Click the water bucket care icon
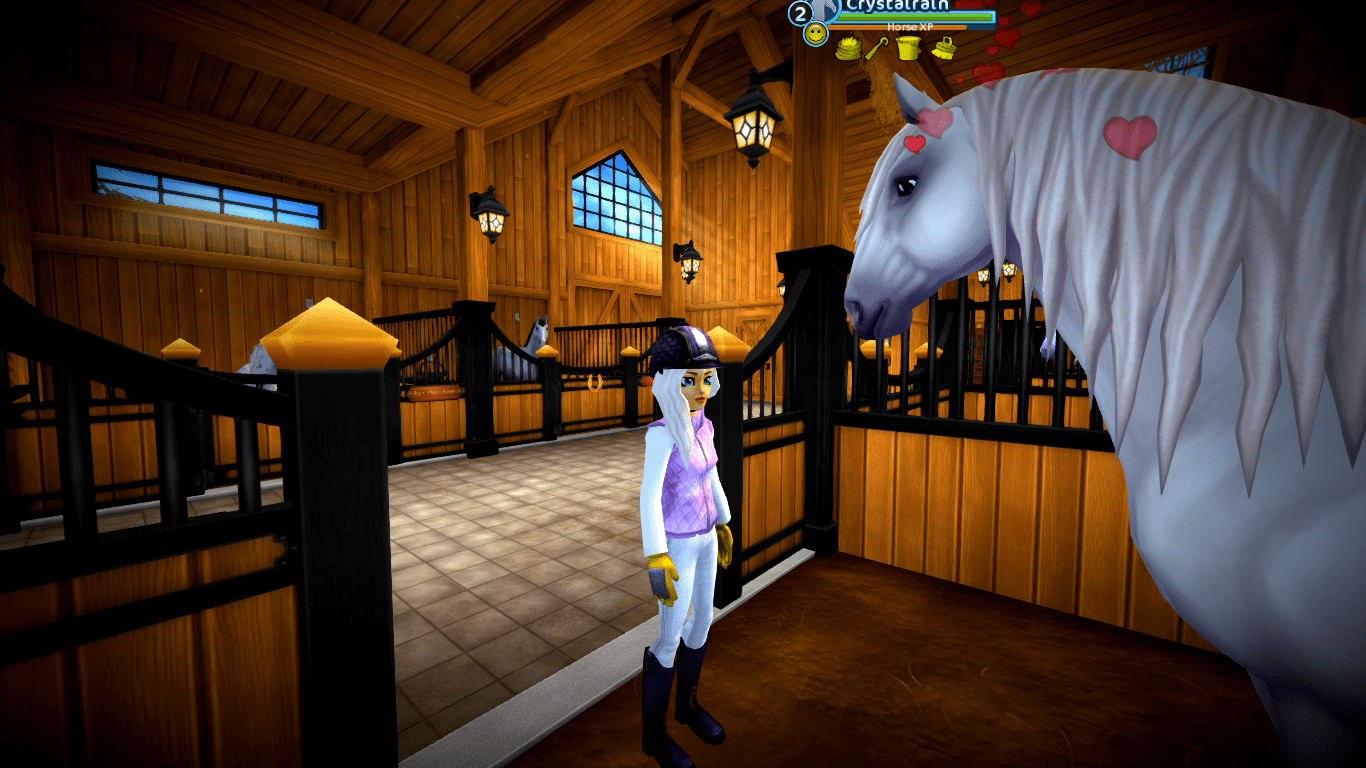This screenshot has height=768, width=1366. 907,47
